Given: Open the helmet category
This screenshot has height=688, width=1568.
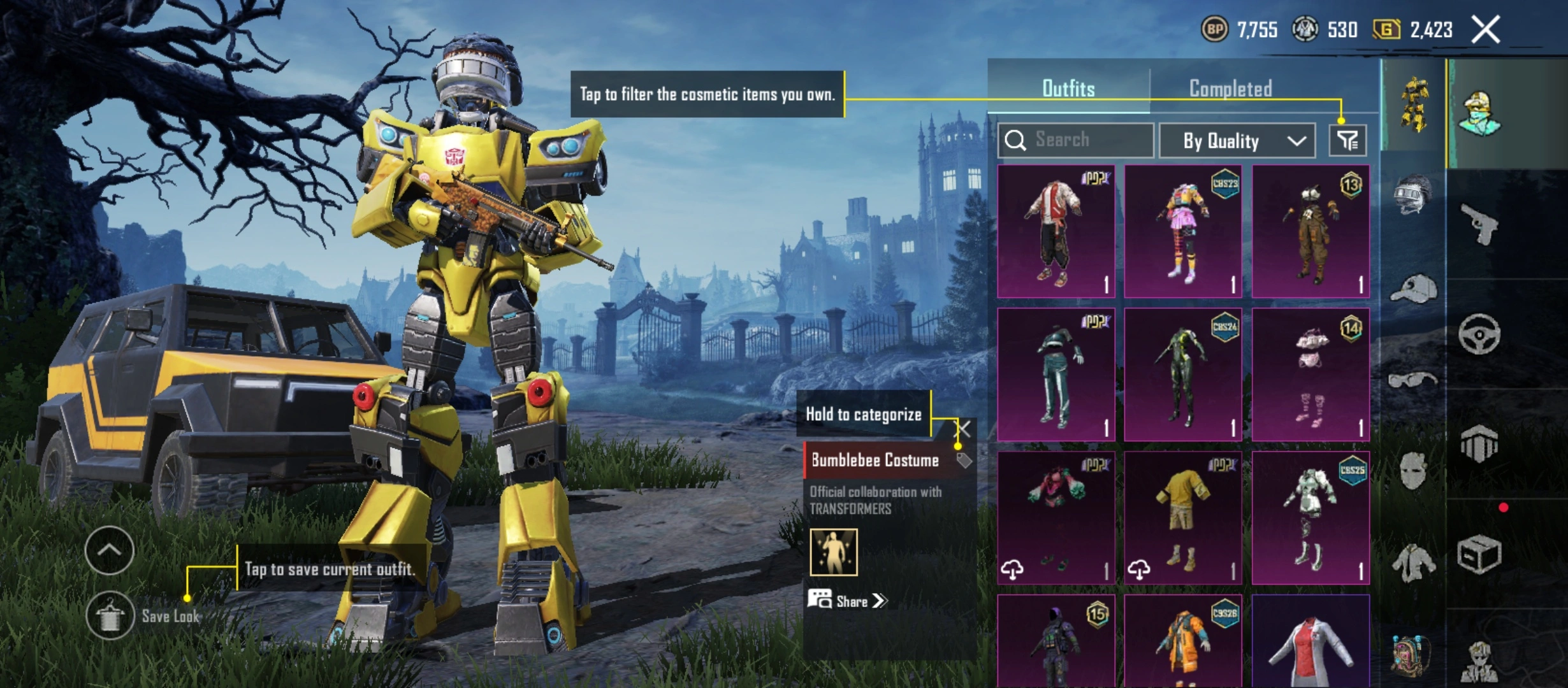Looking at the screenshot, I should [x=1412, y=194].
